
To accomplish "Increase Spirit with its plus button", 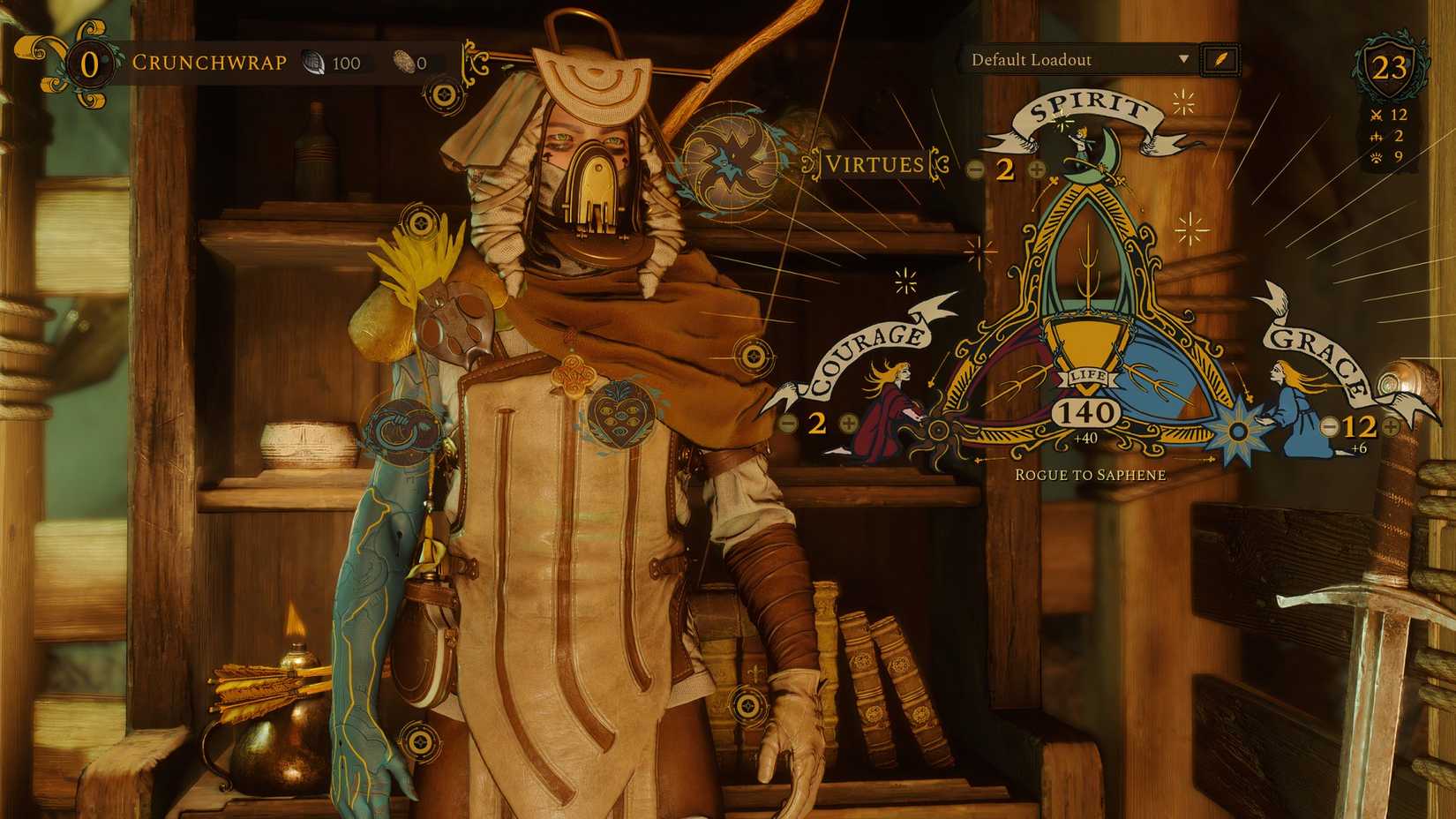I will click(1037, 169).
